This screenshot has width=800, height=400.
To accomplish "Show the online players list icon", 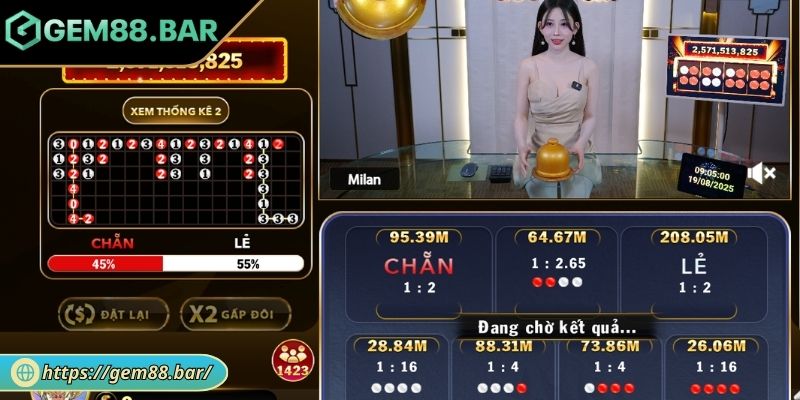I will click(292, 359).
